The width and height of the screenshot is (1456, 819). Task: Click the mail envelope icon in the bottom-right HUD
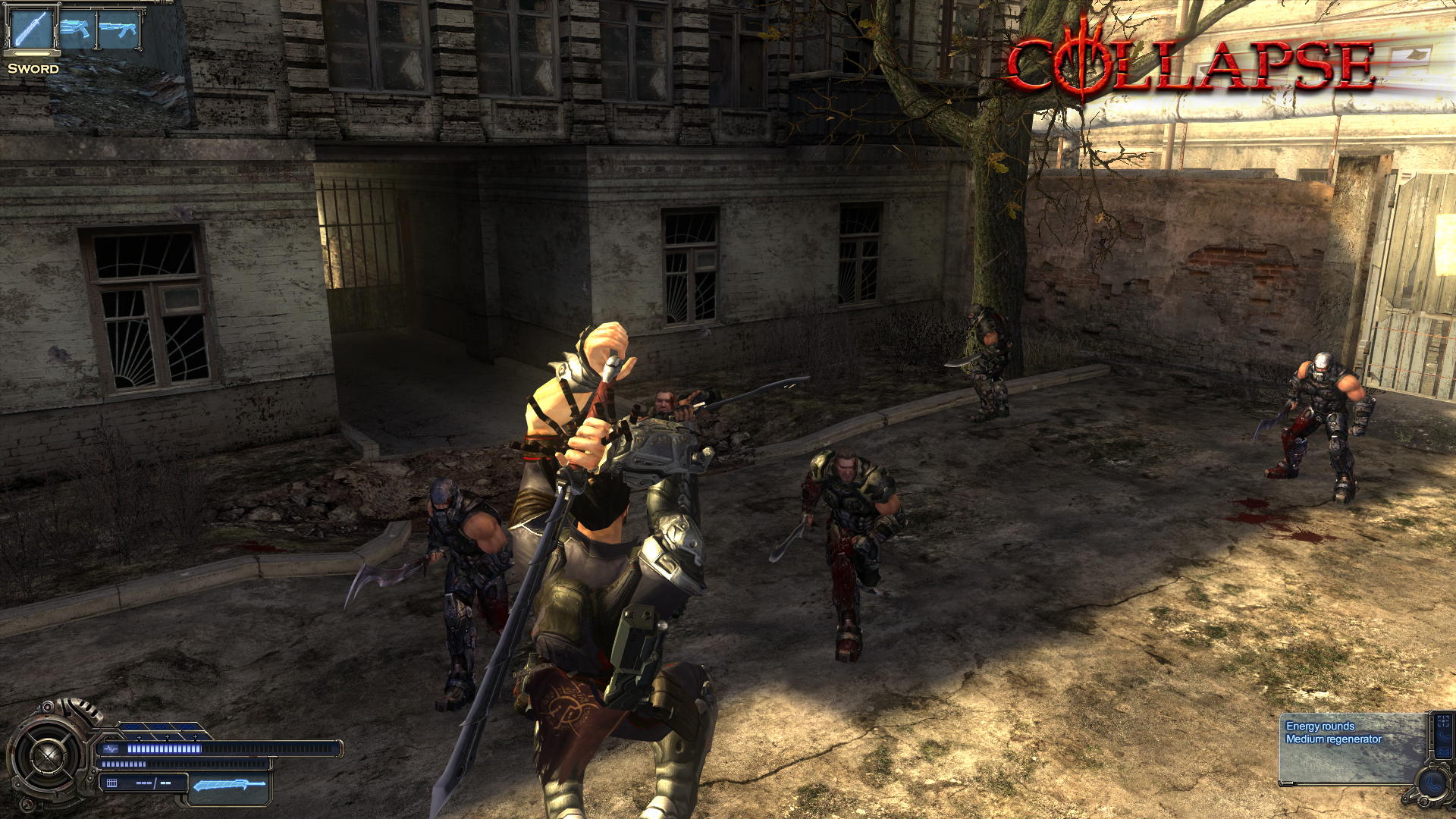point(1445,753)
